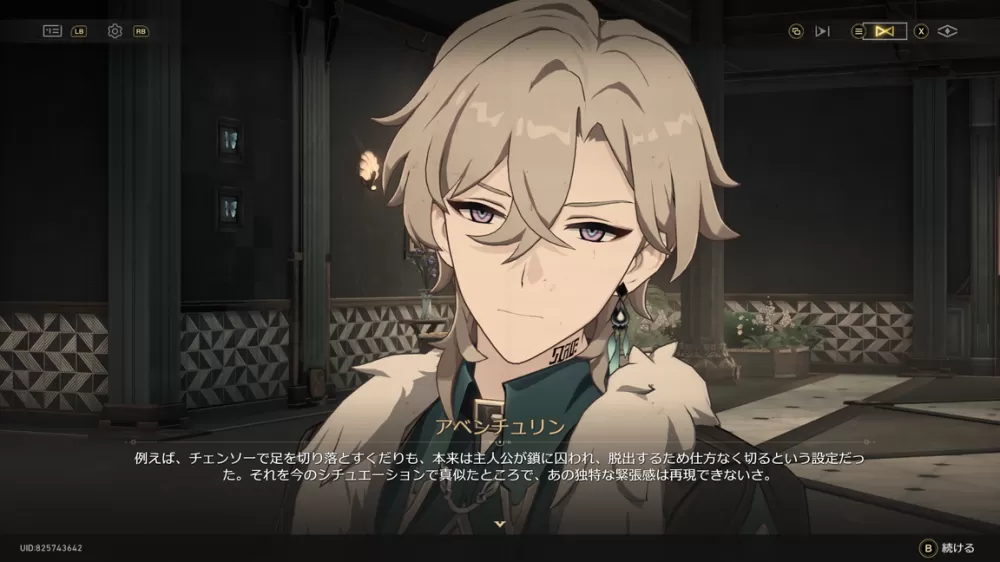Open the gear settings icon
This screenshot has height=562, width=1000.
click(x=115, y=31)
